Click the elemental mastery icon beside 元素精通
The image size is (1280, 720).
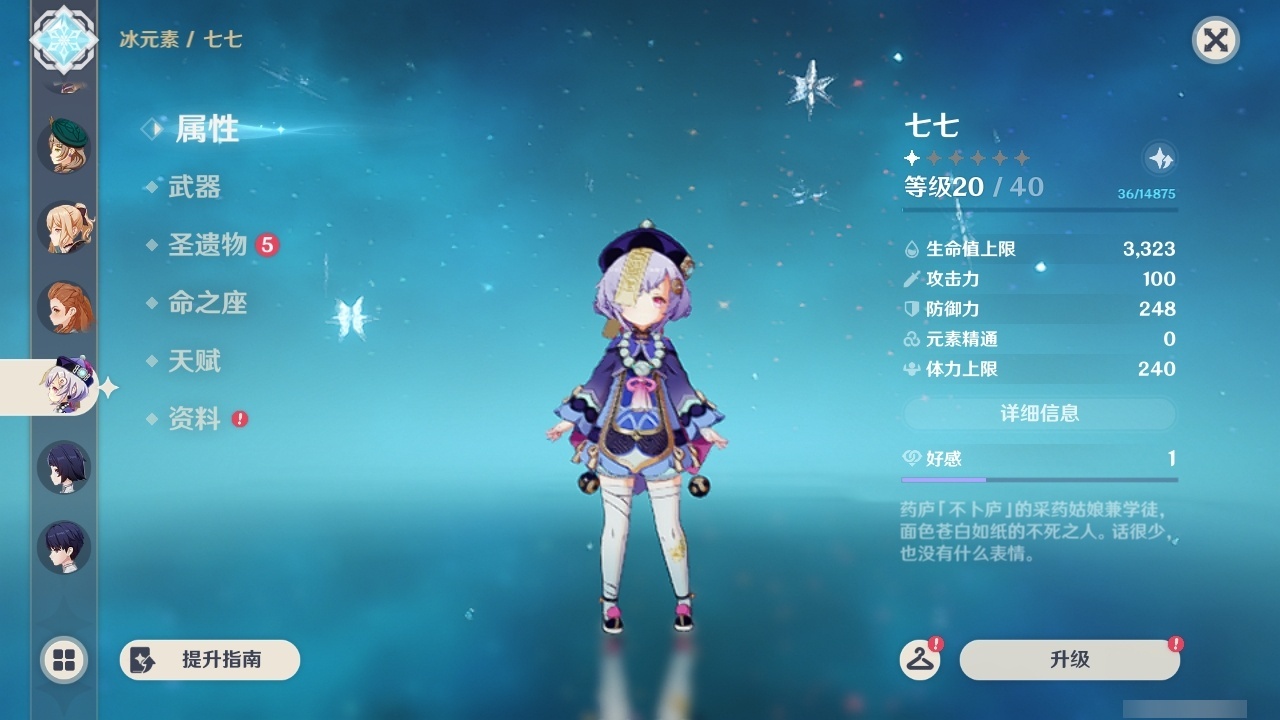(911, 339)
